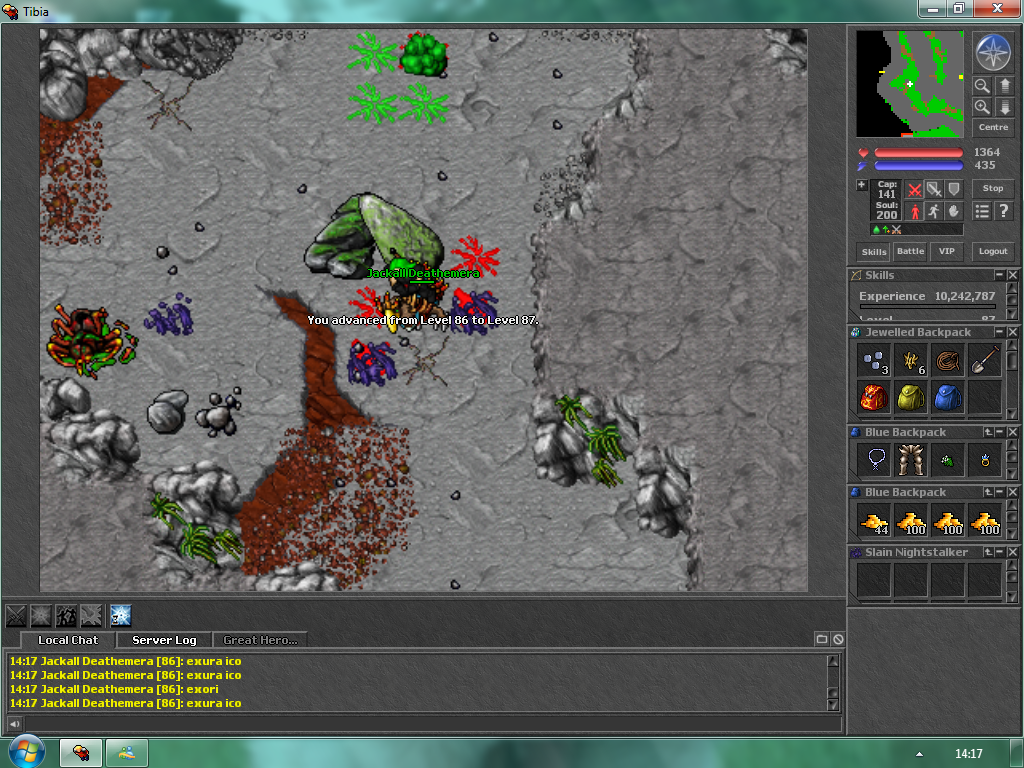Log out with the Logout button
The height and width of the screenshot is (768, 1024).
pos(993,252)
